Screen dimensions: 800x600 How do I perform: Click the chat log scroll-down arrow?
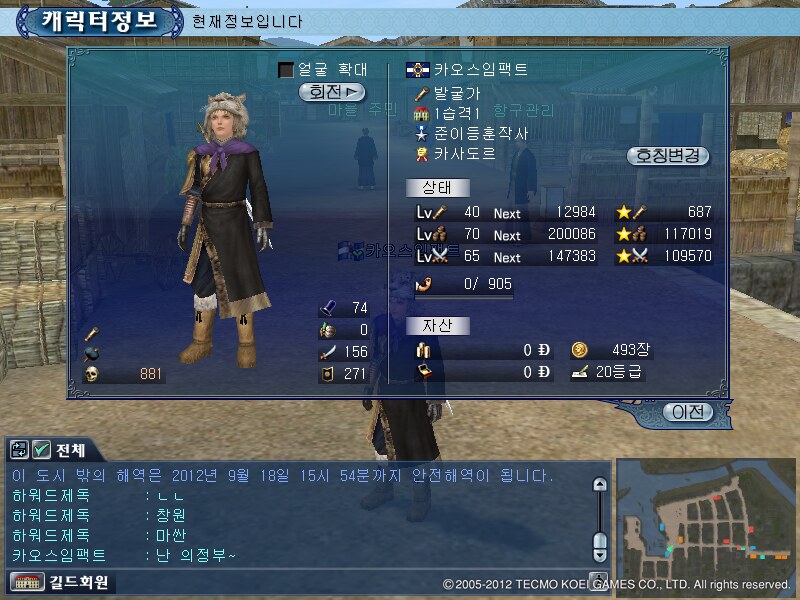pyautogui.click(x=600, y=554)
